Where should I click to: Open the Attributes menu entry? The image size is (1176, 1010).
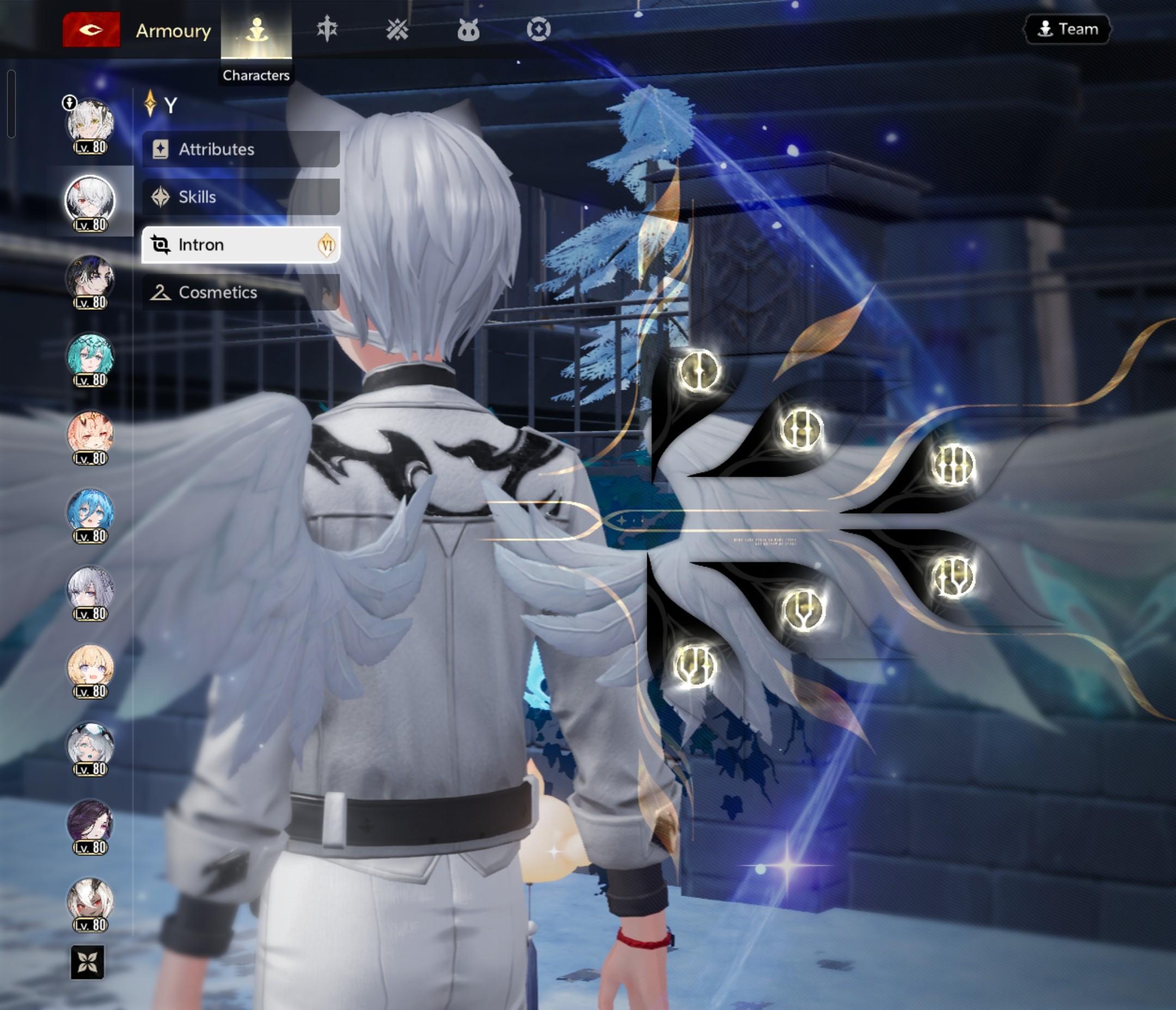tap(241, 149)
